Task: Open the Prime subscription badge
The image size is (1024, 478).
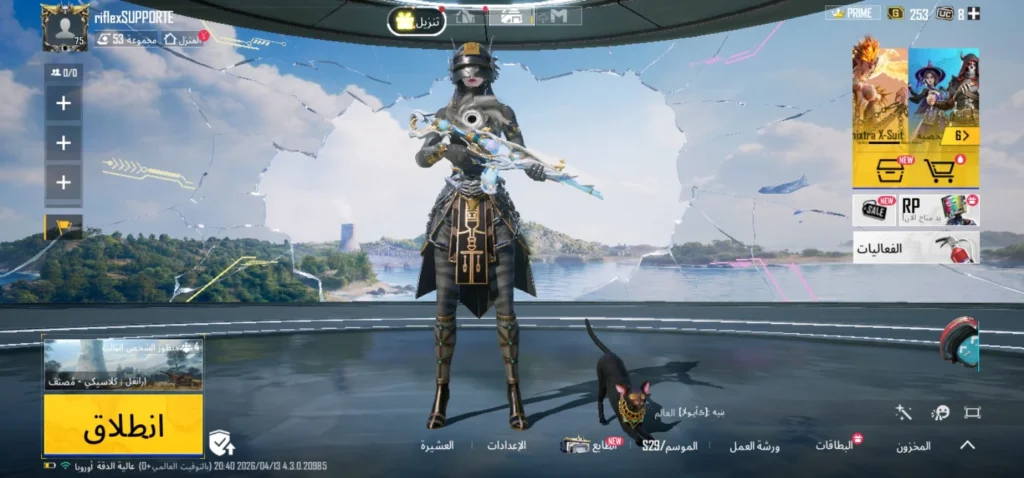Action: [x=852, y=13]
